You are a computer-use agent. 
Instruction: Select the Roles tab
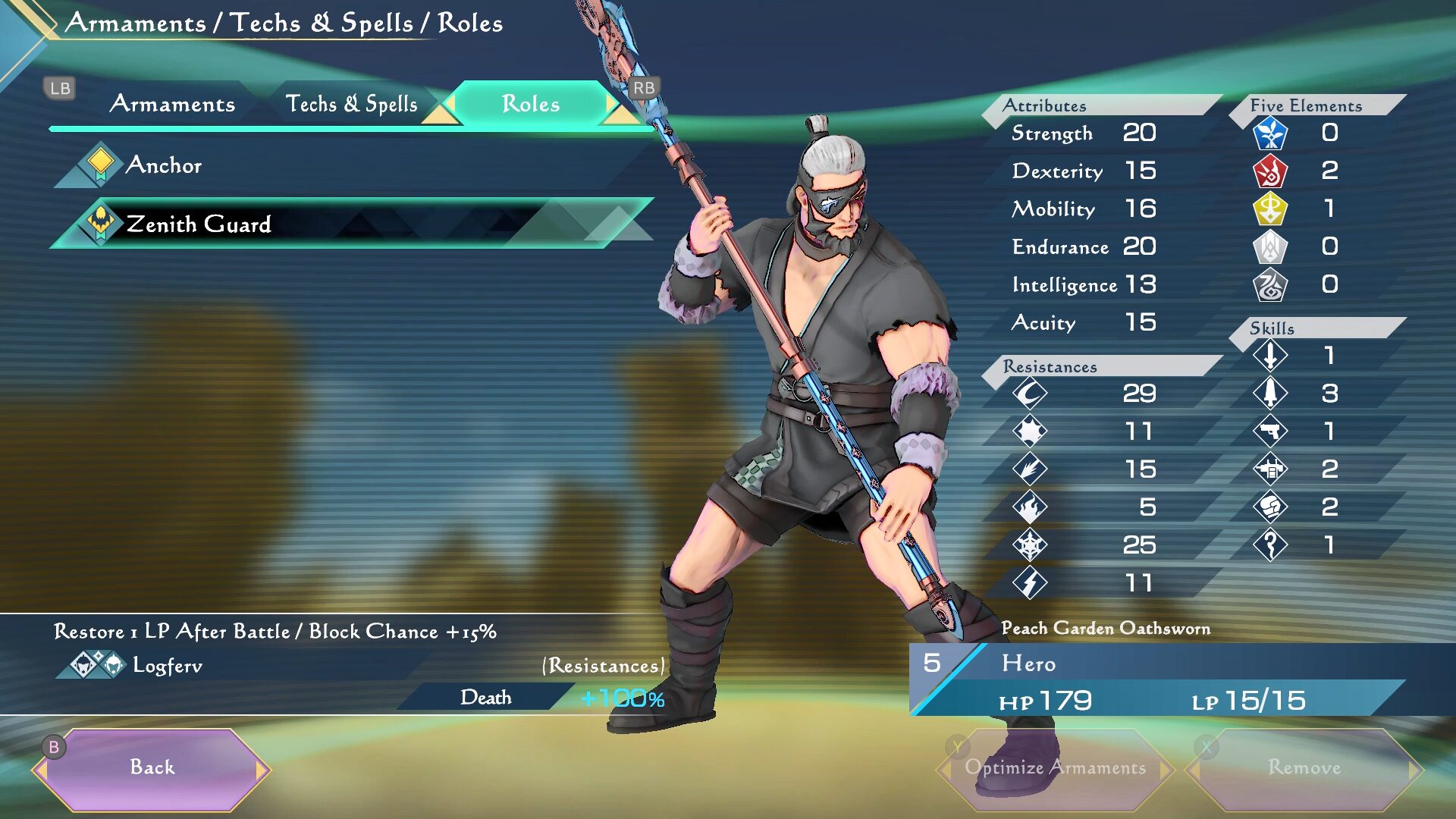[x=531, y=104]
